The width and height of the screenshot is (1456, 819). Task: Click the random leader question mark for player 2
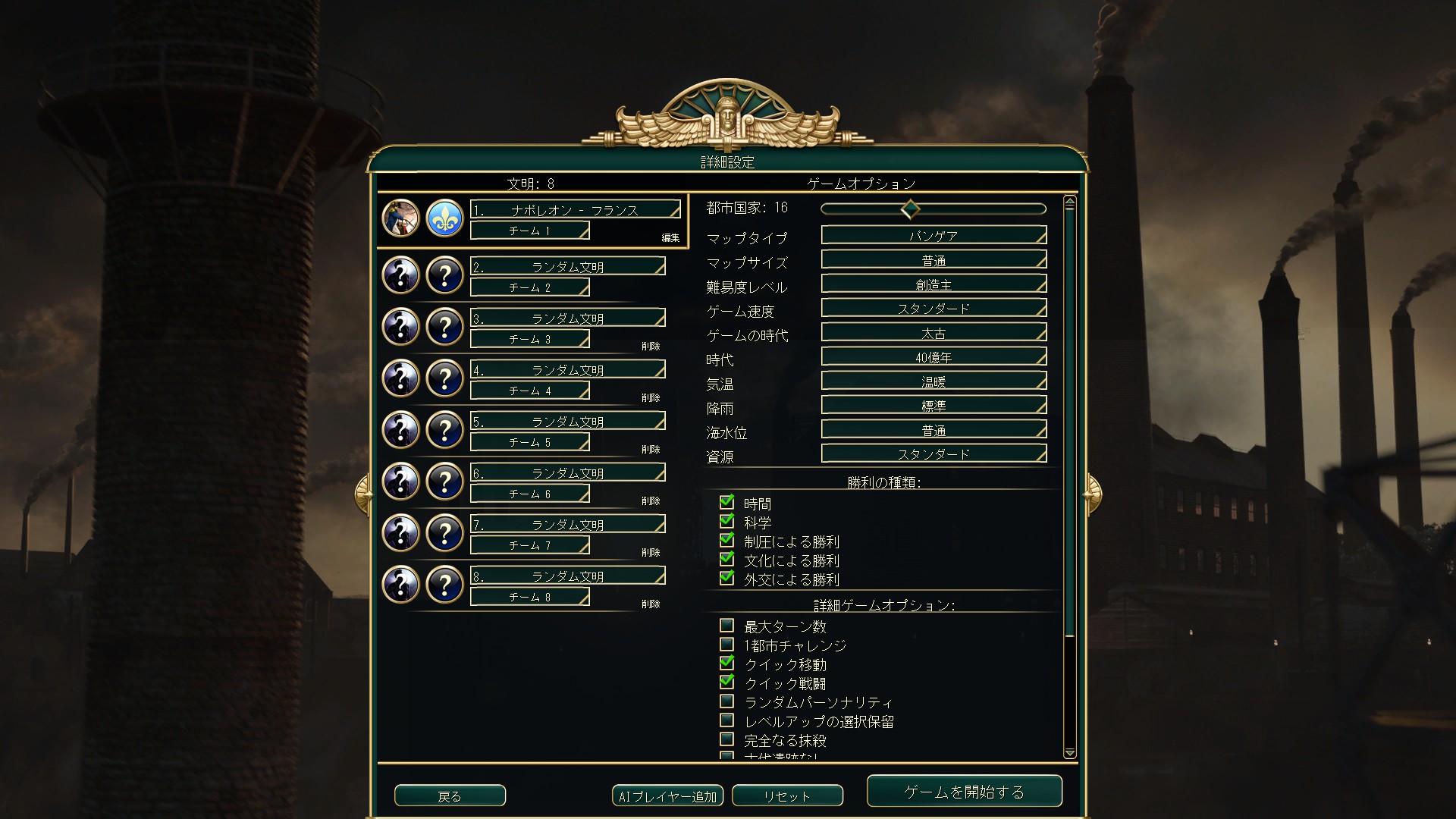point(400,275)
